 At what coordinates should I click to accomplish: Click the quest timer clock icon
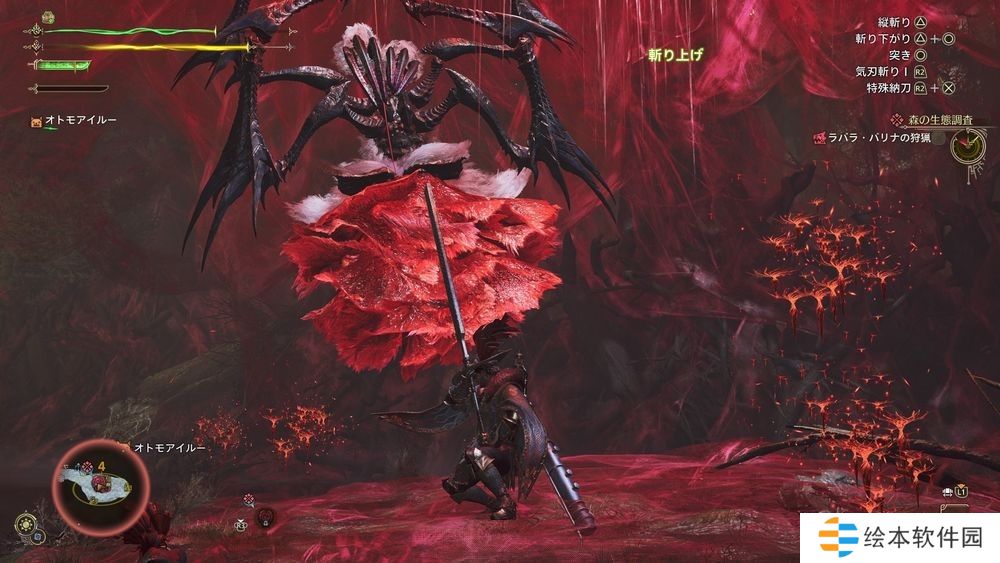(967, 146)
